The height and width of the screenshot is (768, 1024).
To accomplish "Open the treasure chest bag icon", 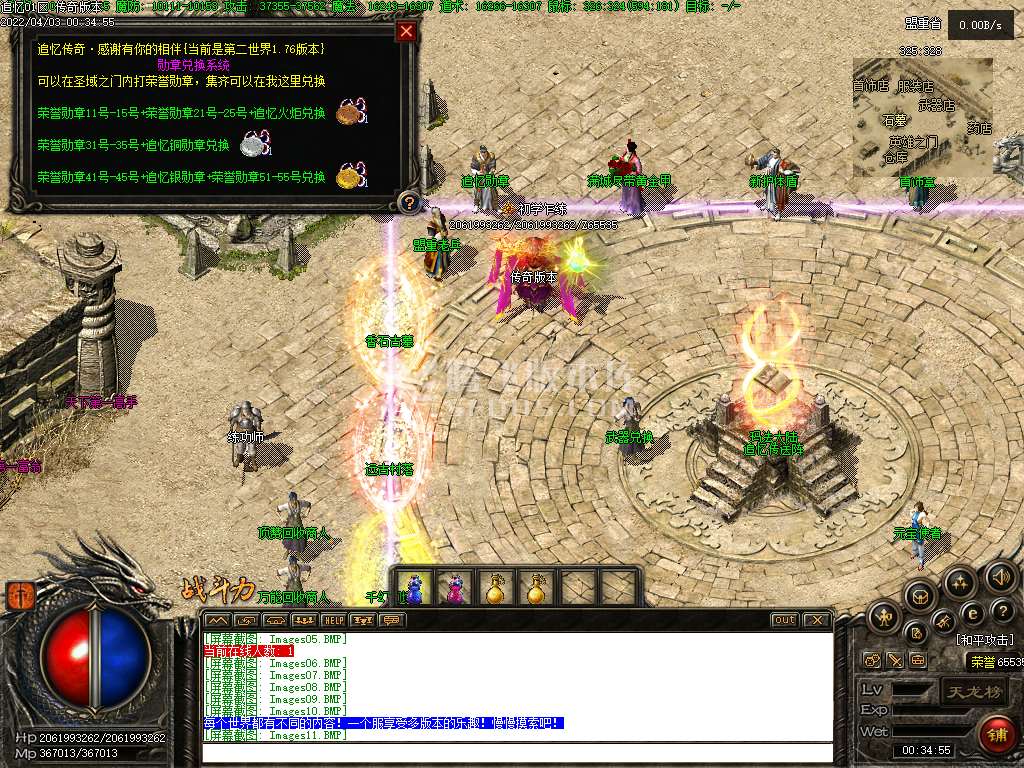I will 921,596.
